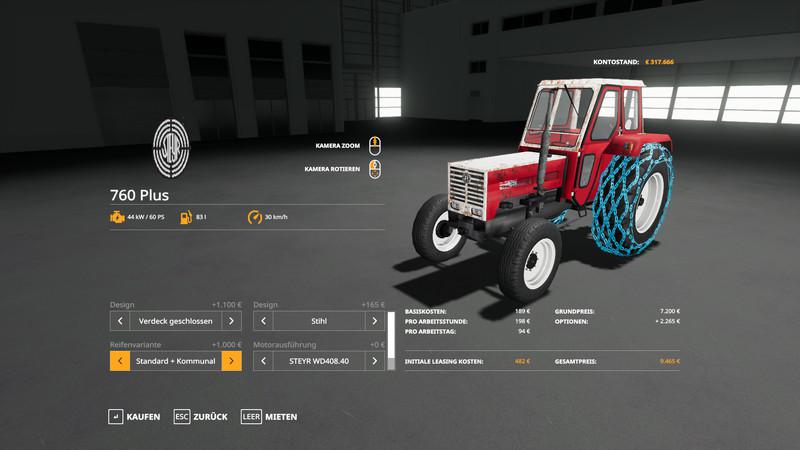Screen dimensions: 800x450
Task: Choose previous tire variant before Standard + Kommunal
Action: coord(120,360)
